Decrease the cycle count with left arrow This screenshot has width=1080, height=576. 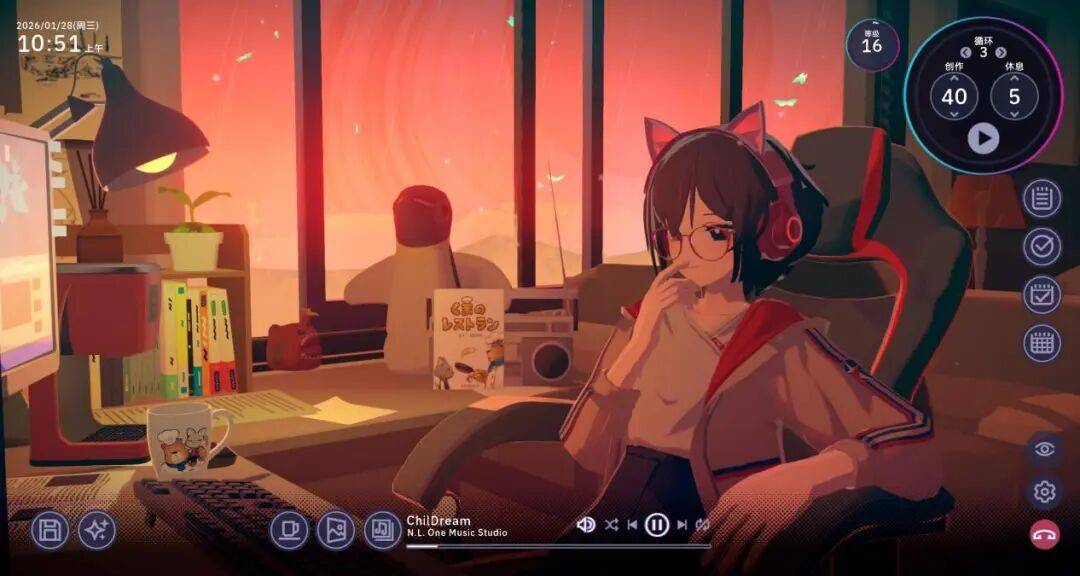pyautogui.click(x=966, y=53)
